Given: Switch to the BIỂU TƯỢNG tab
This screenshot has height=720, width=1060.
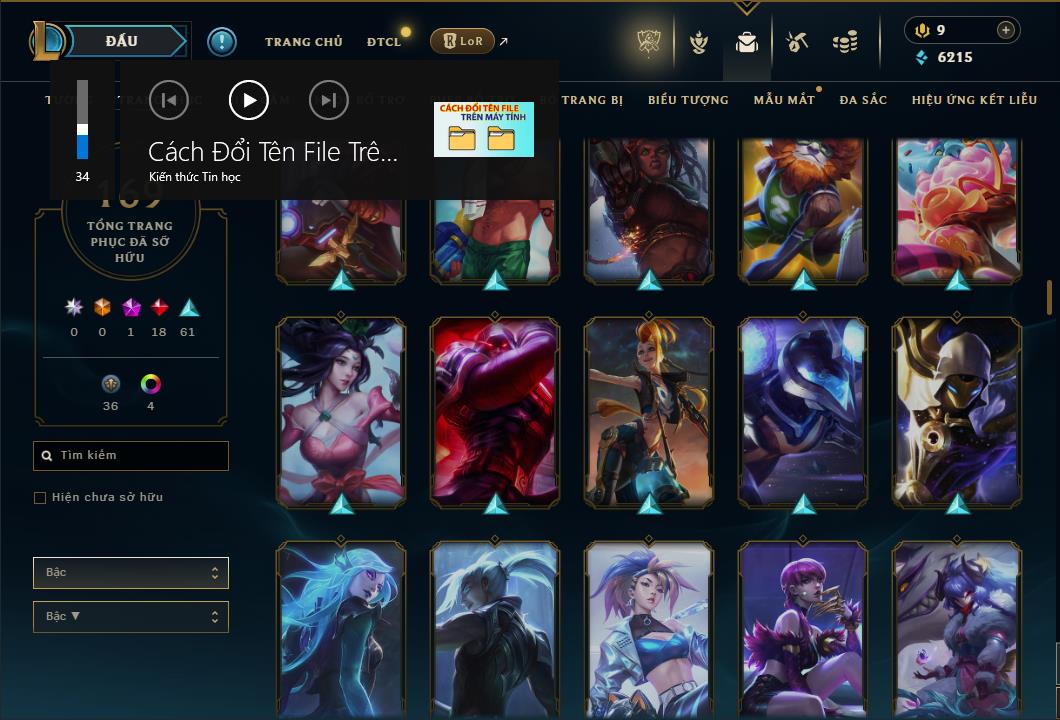Looking at the screenshot, I should (x=688, y=100).
